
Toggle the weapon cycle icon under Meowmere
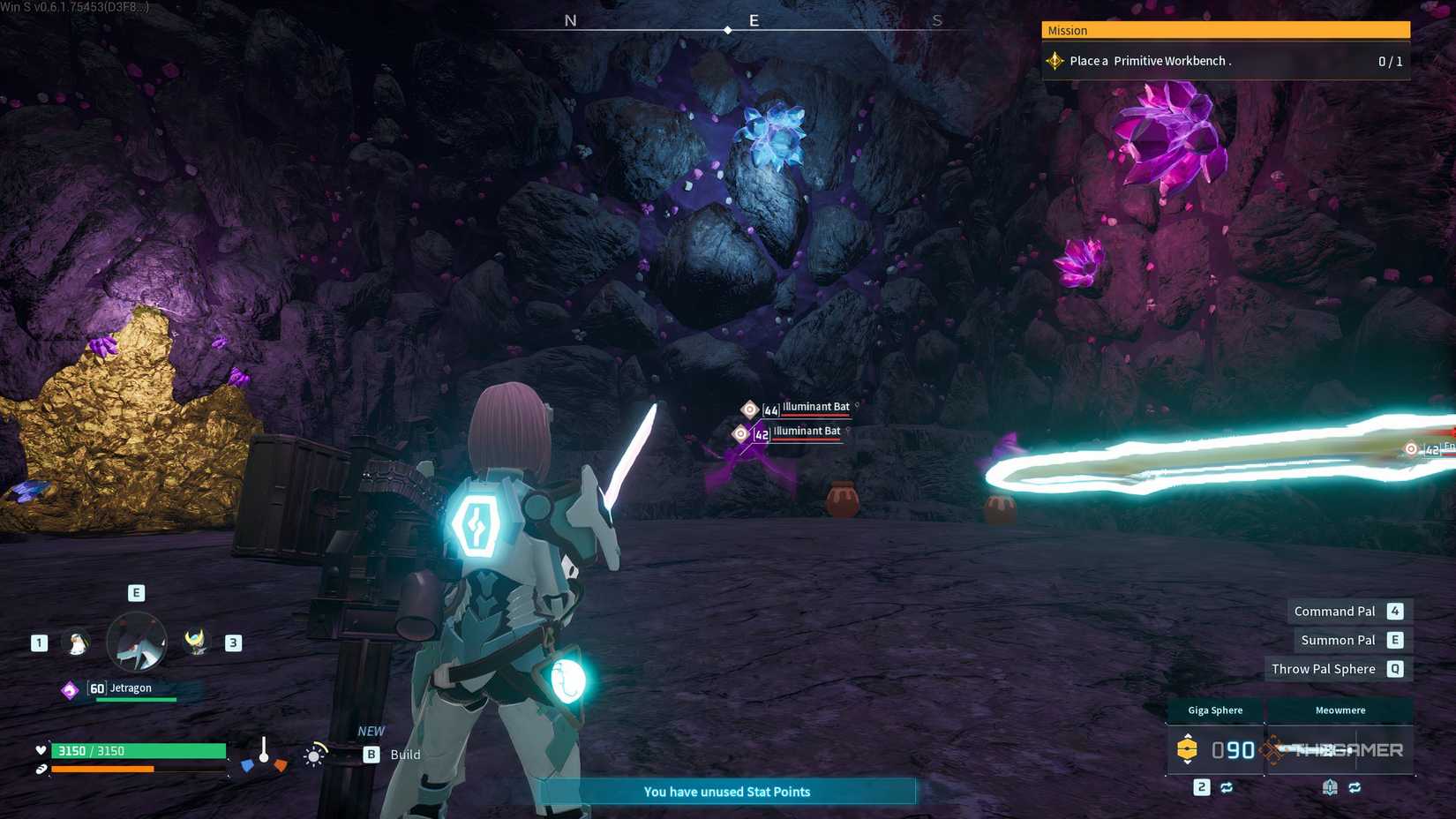click(x=1356, y=787)
